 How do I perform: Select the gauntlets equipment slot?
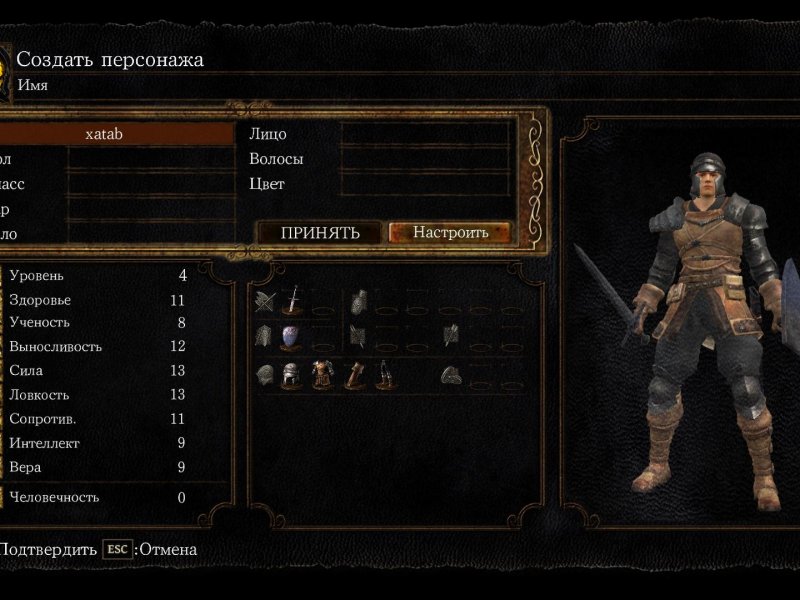coord(353,376)
